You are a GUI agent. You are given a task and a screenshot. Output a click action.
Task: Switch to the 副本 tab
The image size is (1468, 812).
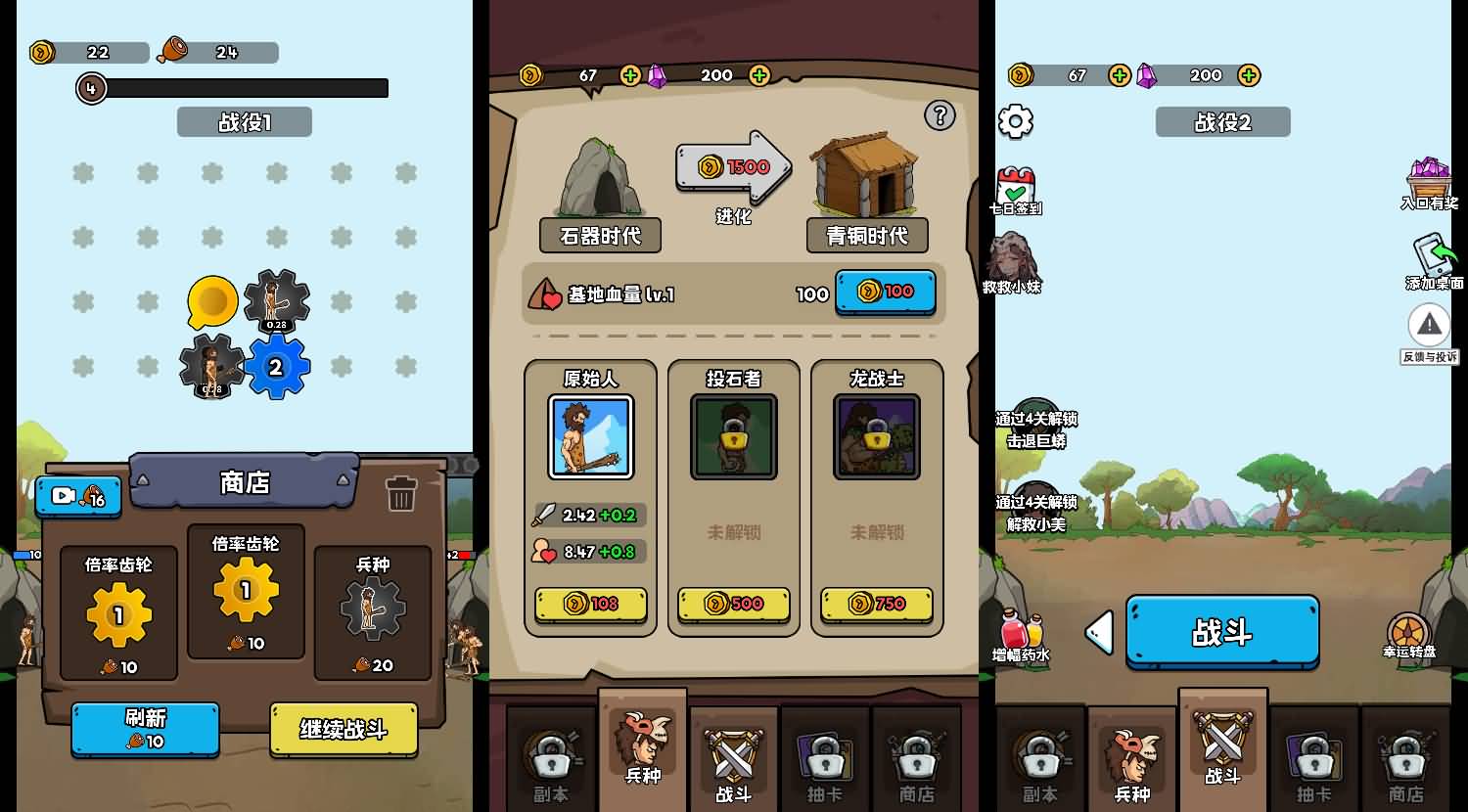coord(1040,763)
